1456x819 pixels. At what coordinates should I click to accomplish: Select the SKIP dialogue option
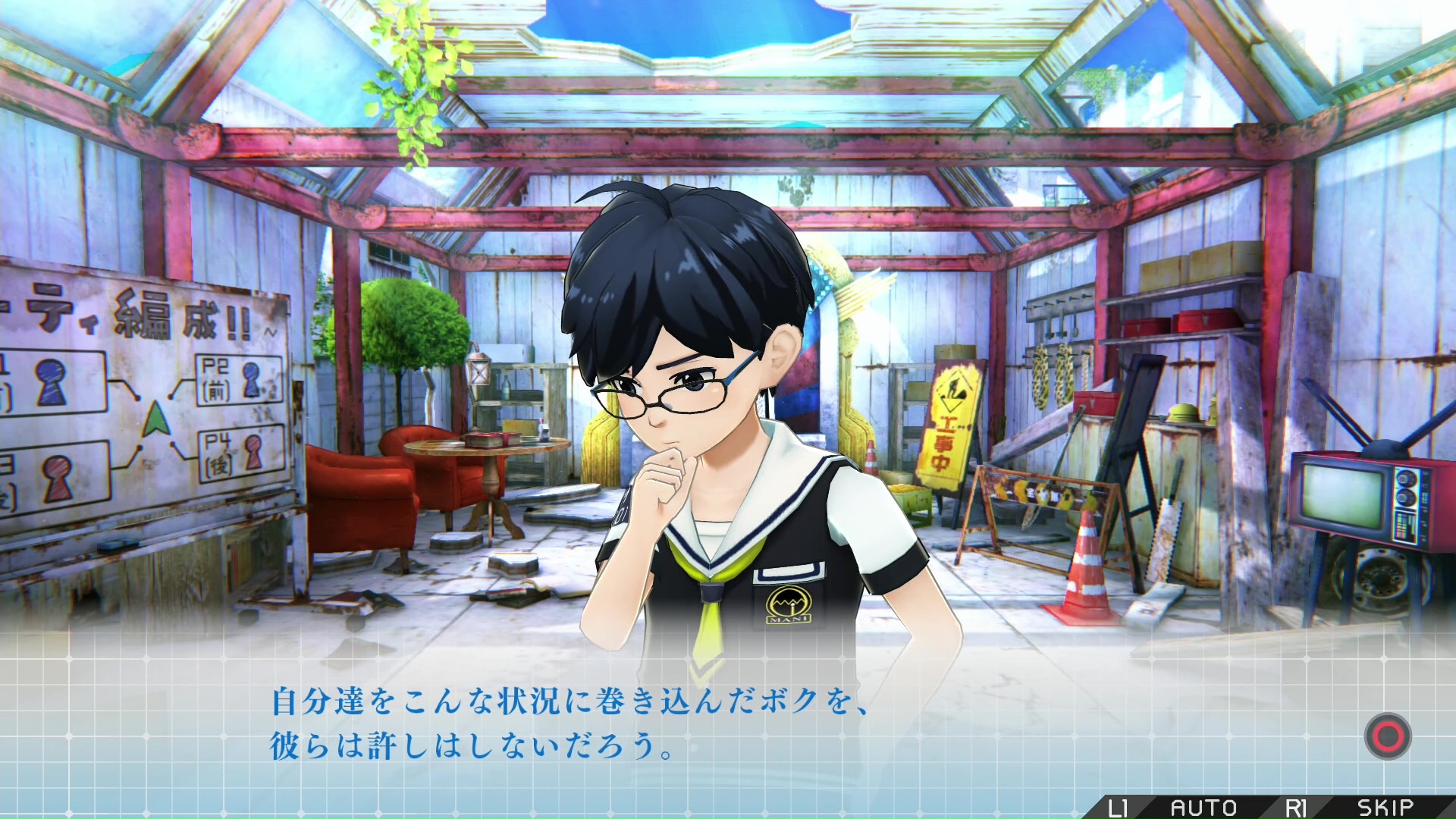[x=1385, y=808]
